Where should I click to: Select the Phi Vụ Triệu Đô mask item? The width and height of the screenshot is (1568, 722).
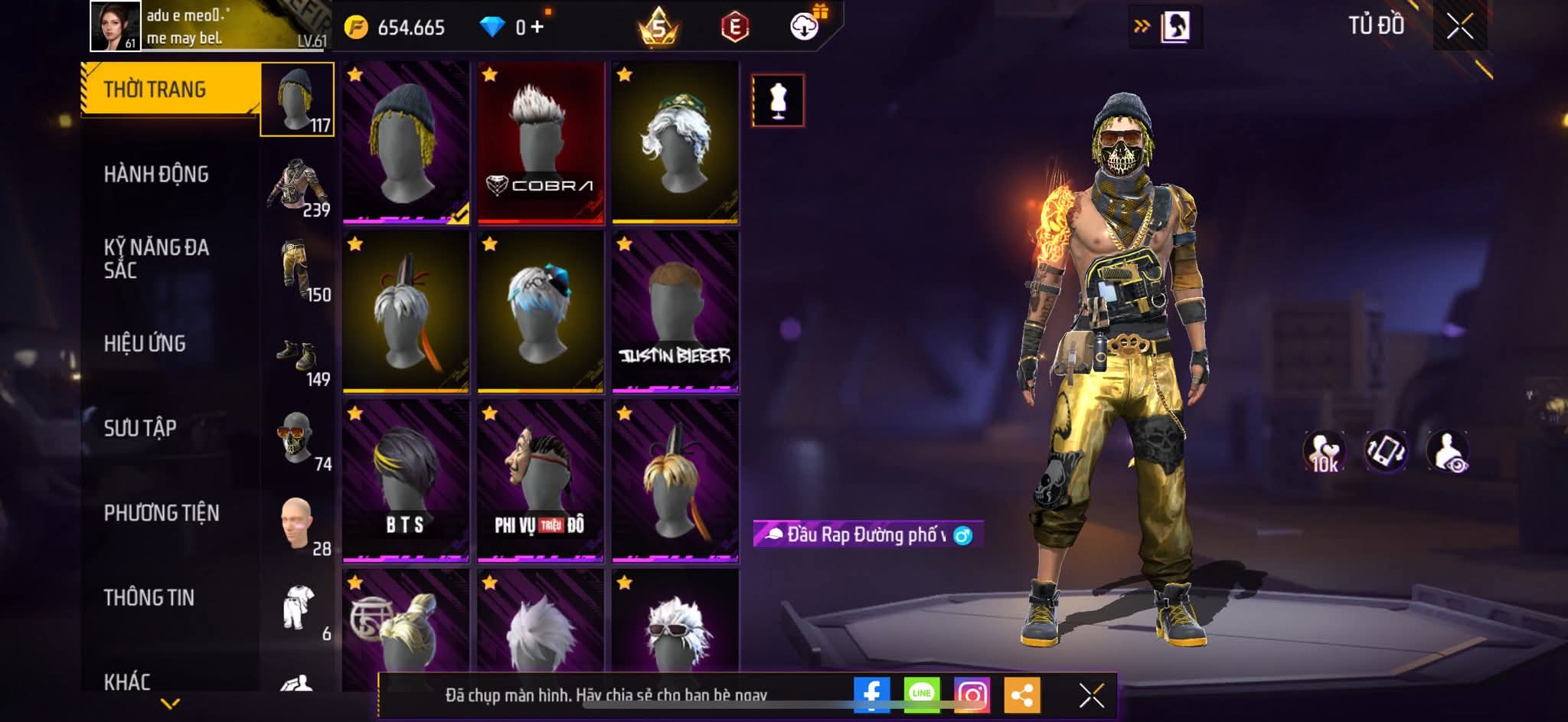point(541,481)
